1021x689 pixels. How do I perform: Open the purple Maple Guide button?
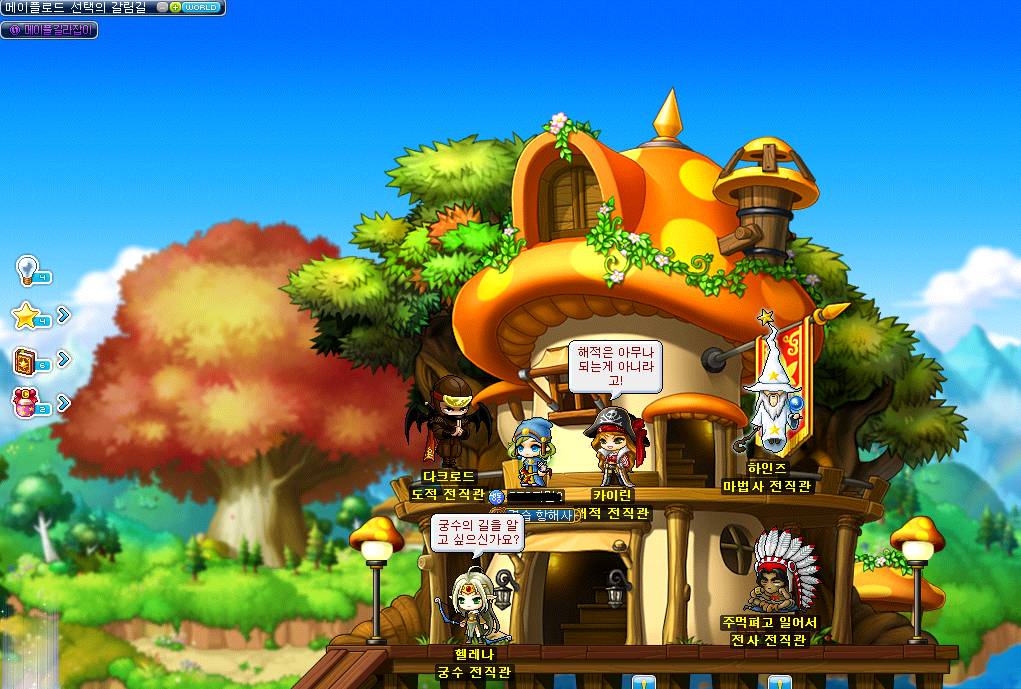(49, 30)
